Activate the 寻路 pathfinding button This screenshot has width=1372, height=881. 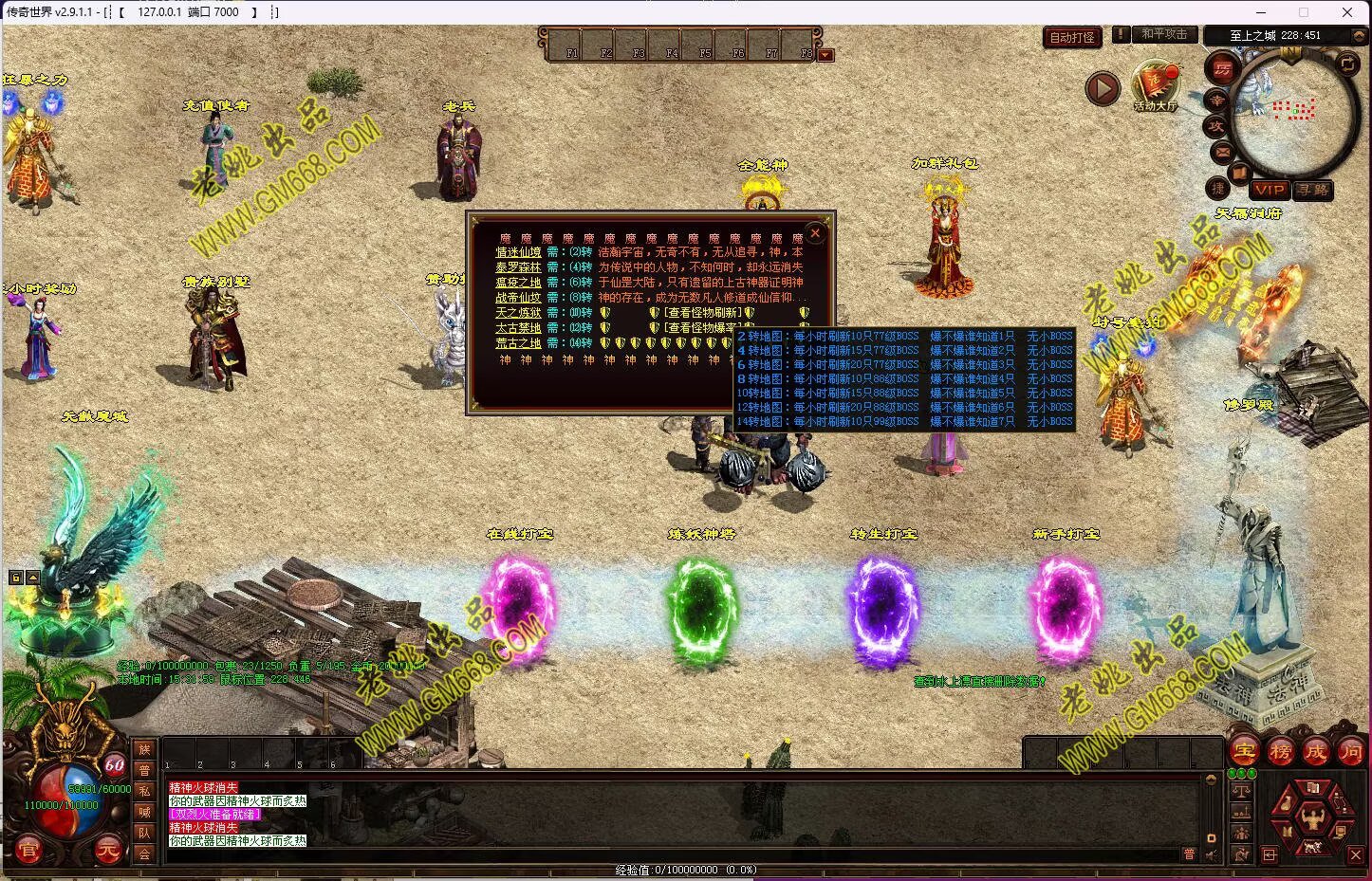[1313, 190]
